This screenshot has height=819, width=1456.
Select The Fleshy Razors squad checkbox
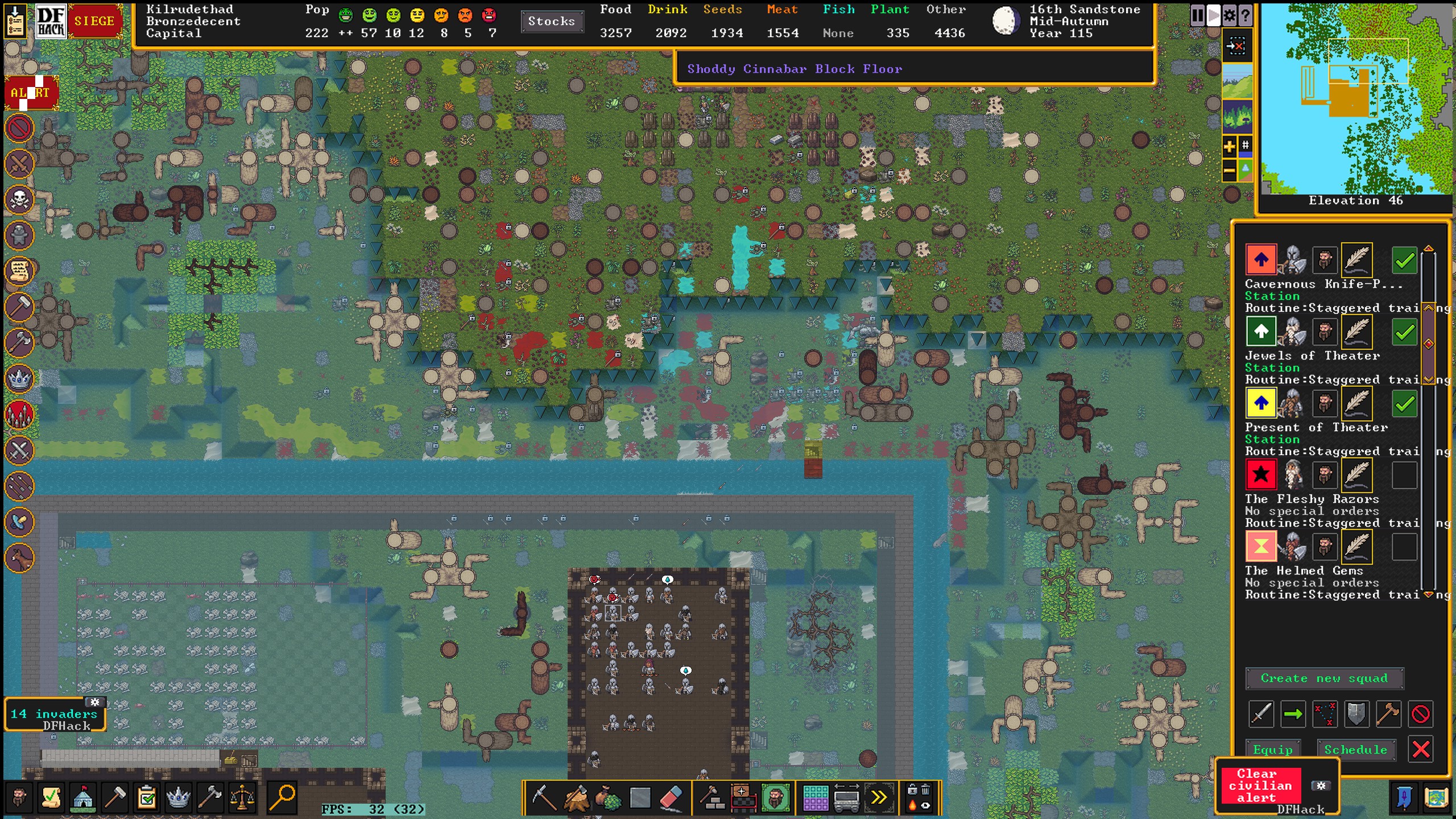pos(1404,475)
